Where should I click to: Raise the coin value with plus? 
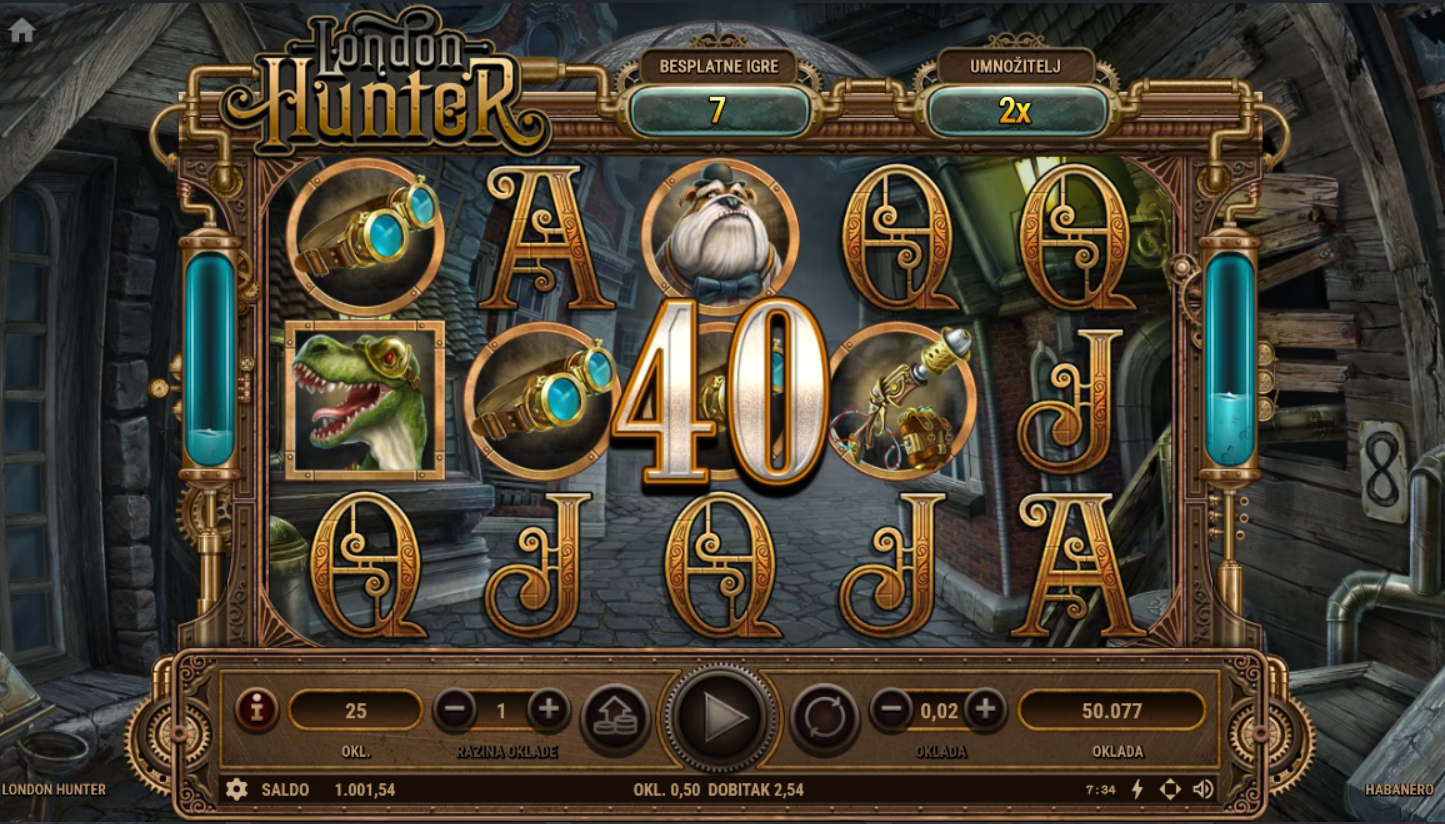[x=985, y=710]
